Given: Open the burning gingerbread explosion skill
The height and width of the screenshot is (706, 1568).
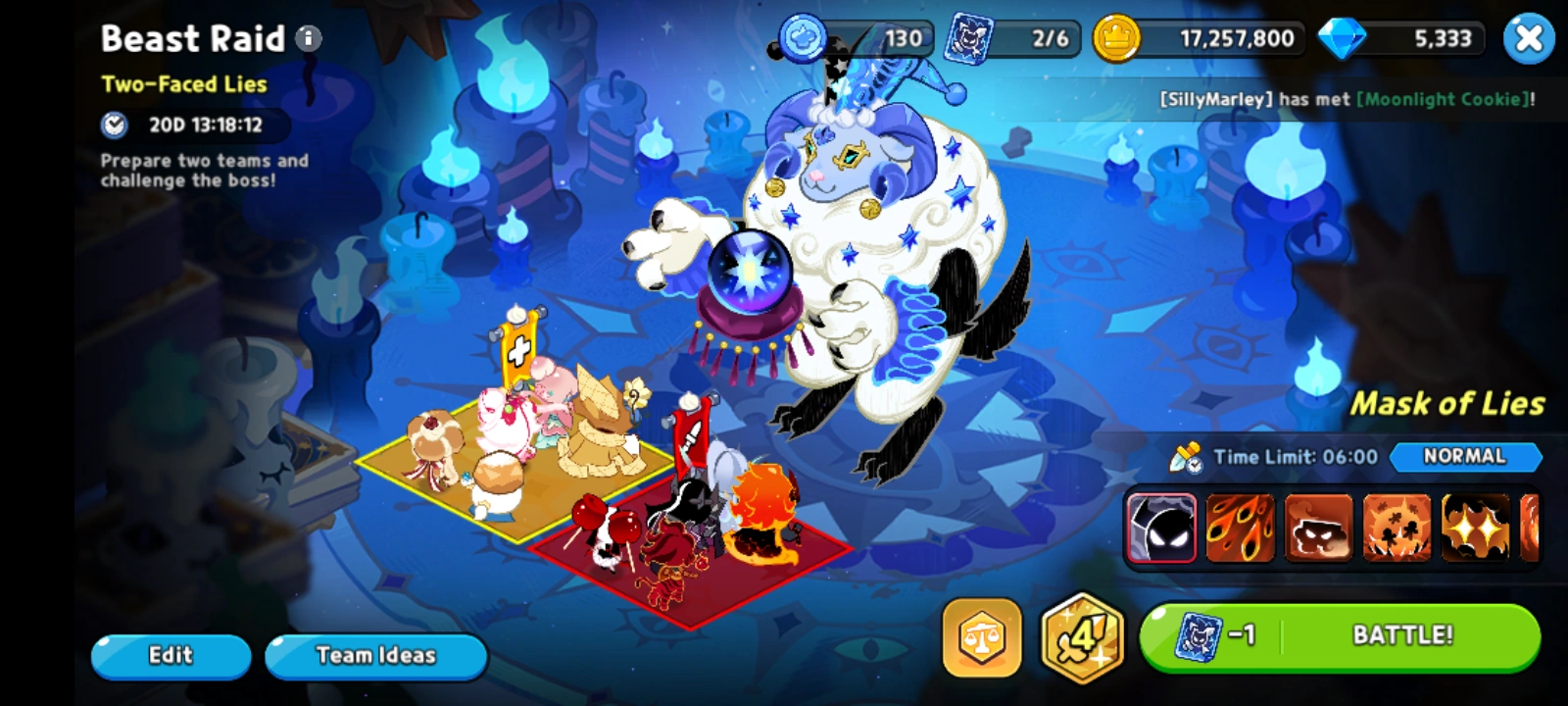Looking at the screenshot, I should coord(1396,529).
